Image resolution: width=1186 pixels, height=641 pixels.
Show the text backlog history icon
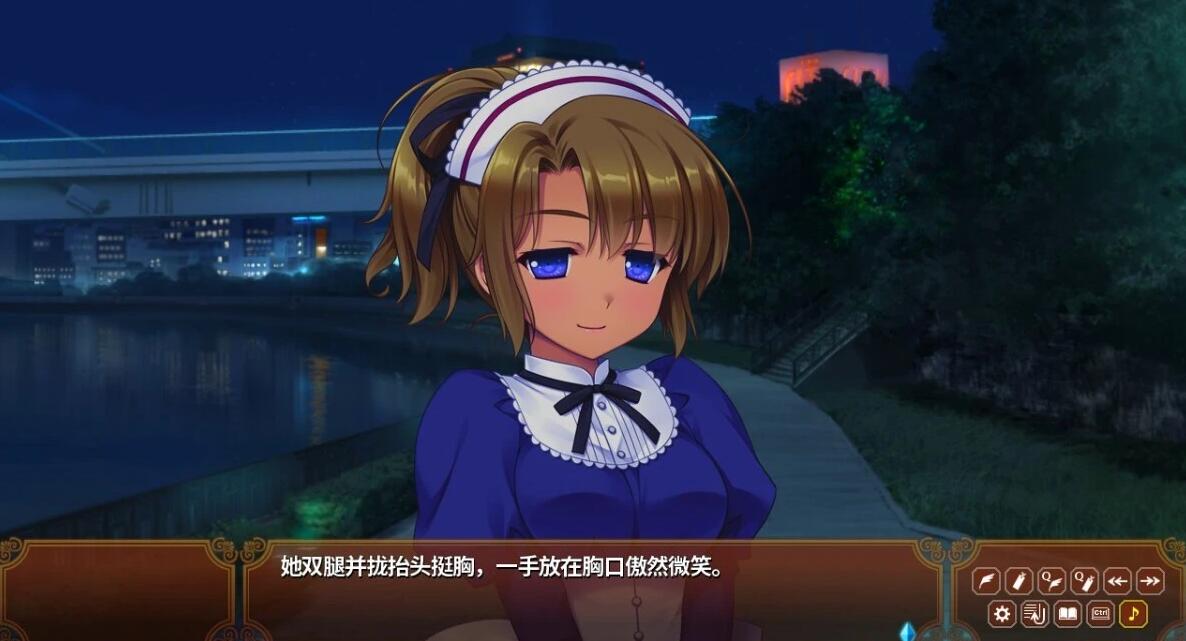(1035, 613)
